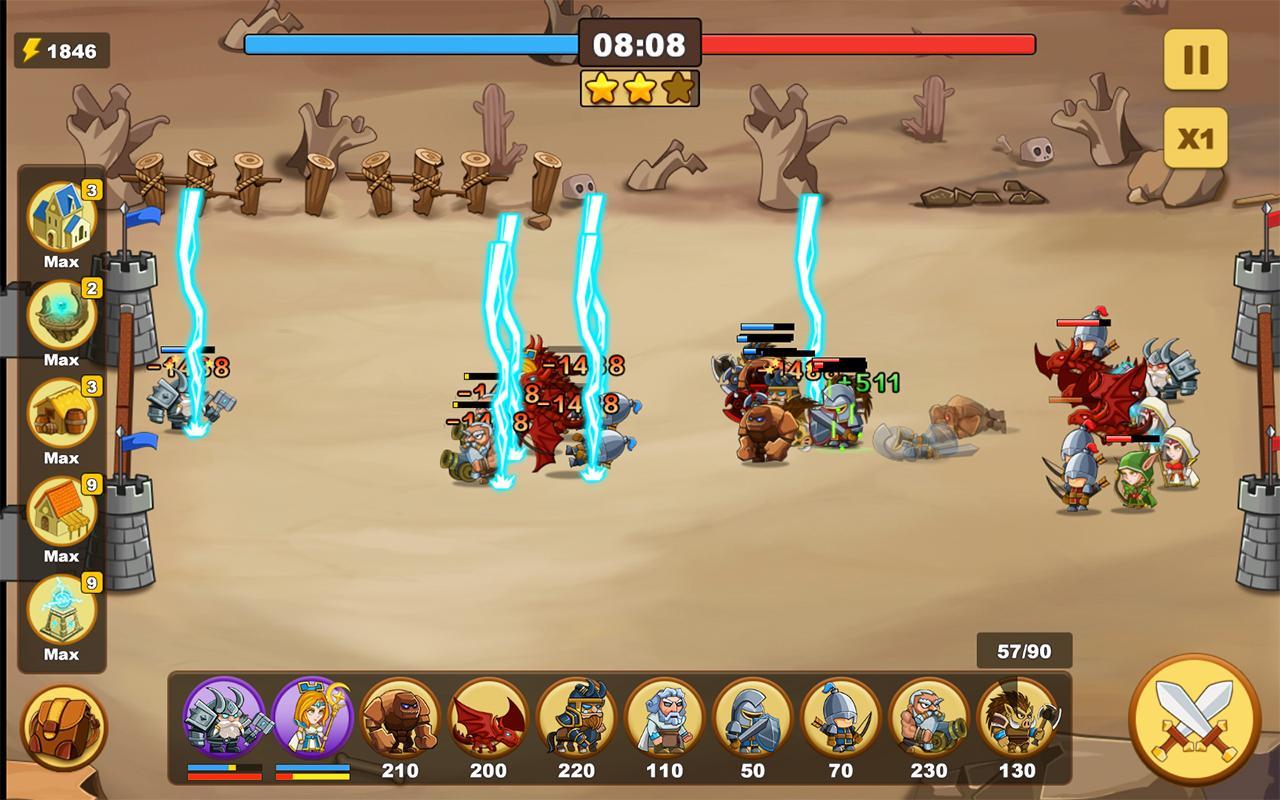Send the axe-wielding beastman costing 130
Screen dimensions: 1280x800
1017,716
